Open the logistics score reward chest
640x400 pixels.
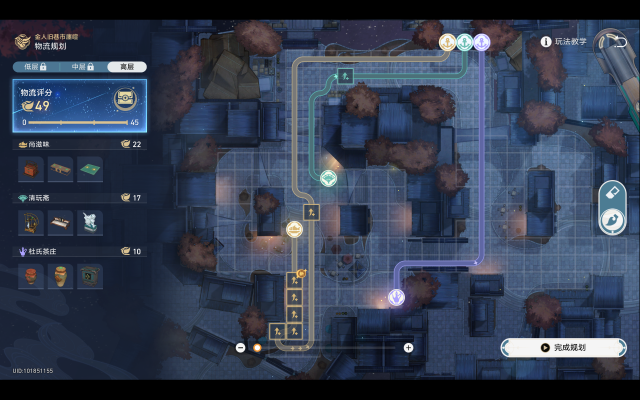coord(125,98)
